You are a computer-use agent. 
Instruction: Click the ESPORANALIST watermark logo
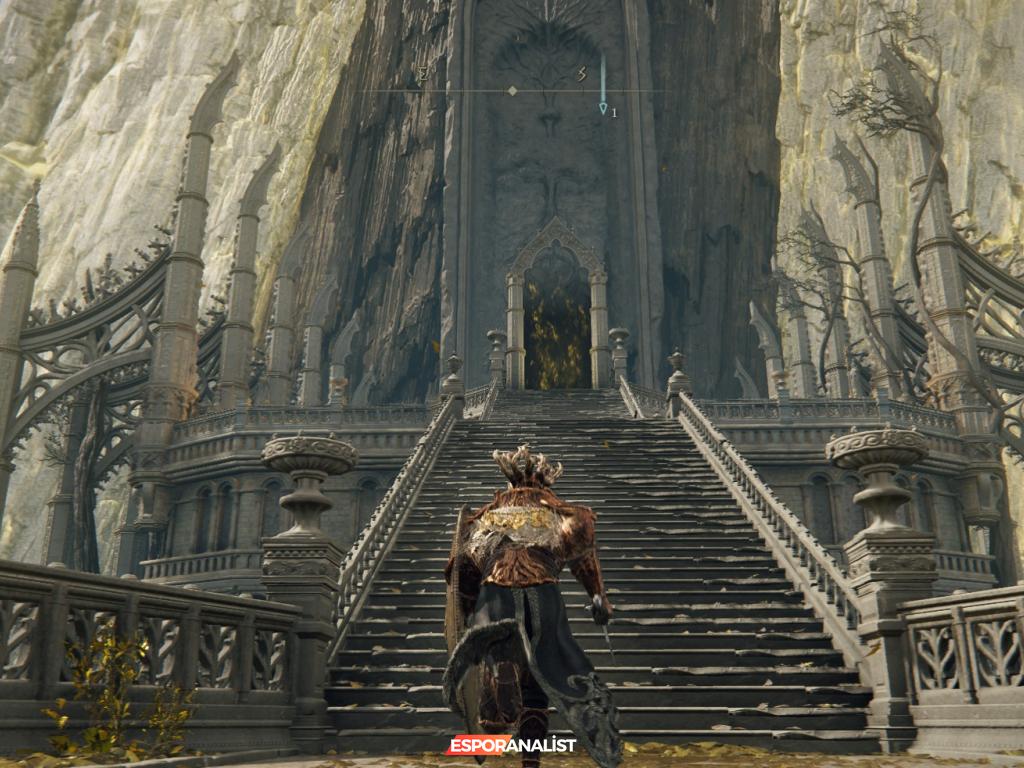[511, 745]
